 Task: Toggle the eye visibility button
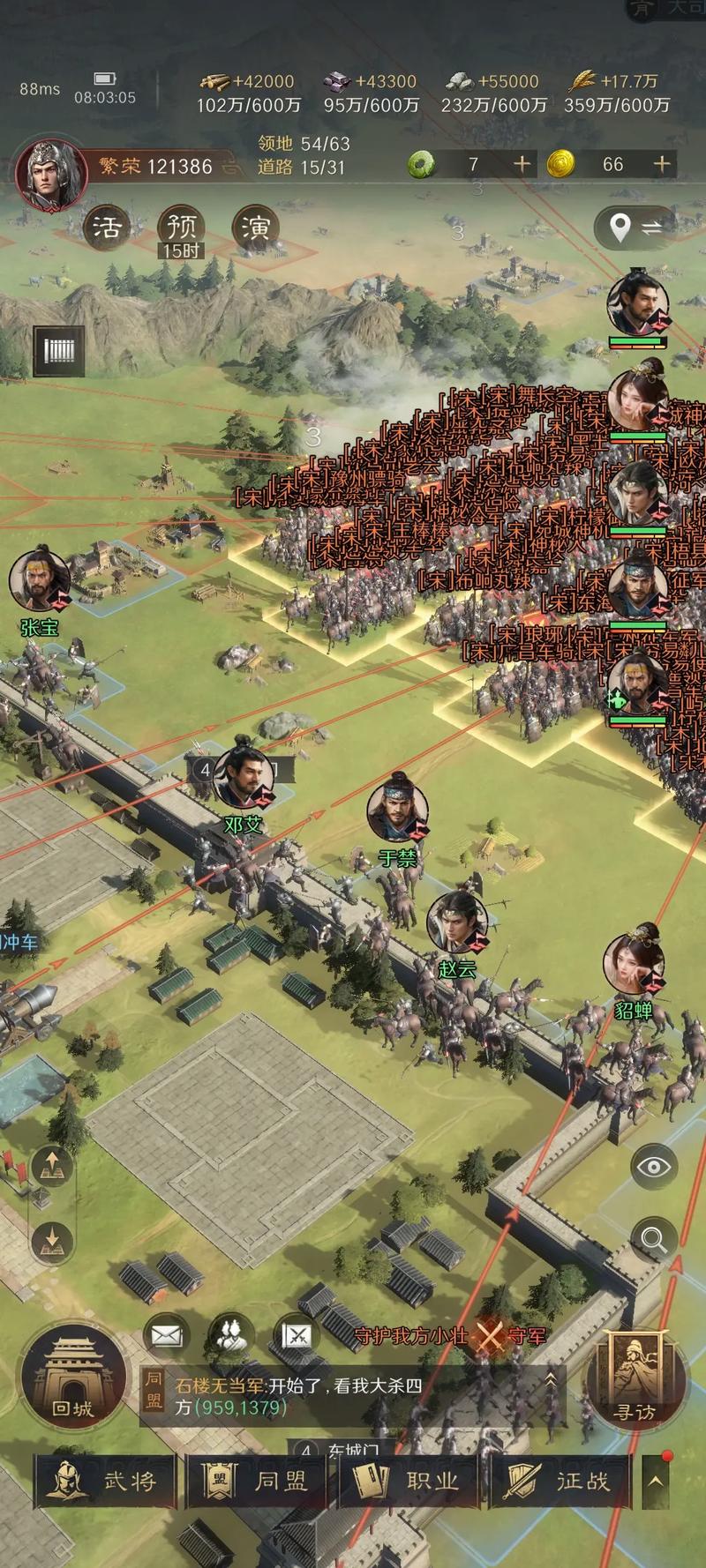point(654,1167)
